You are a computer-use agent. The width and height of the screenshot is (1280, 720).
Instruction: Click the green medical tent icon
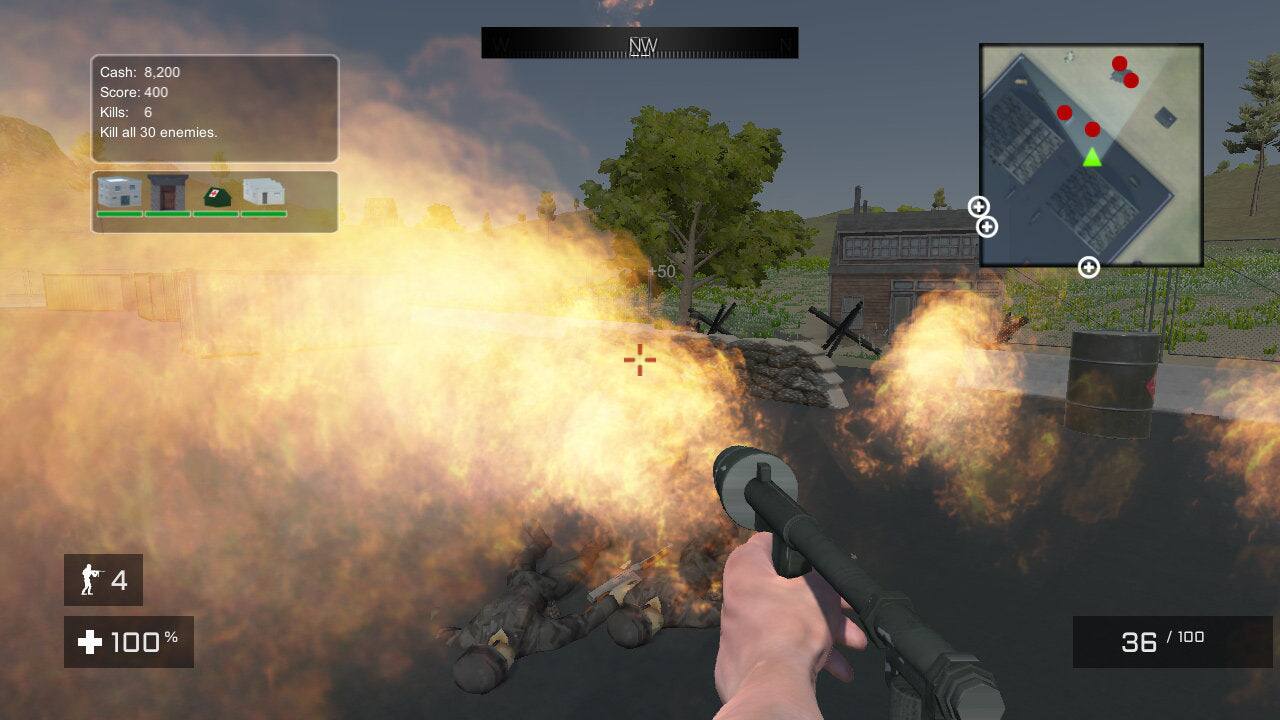217,197
